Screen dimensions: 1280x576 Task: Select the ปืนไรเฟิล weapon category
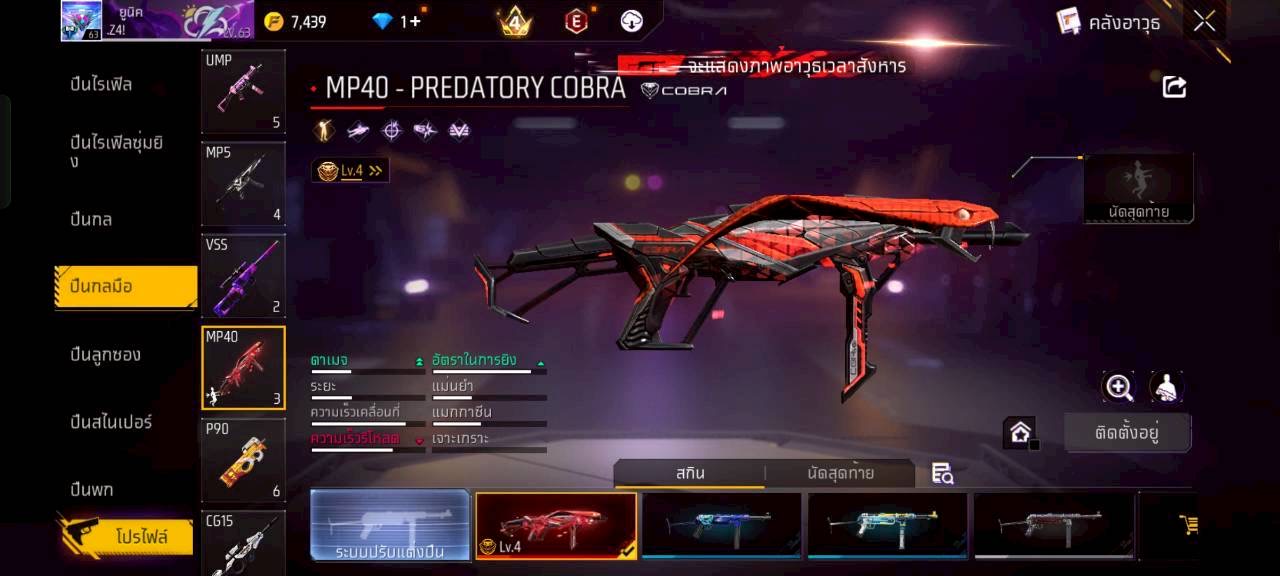pos(101,84)
